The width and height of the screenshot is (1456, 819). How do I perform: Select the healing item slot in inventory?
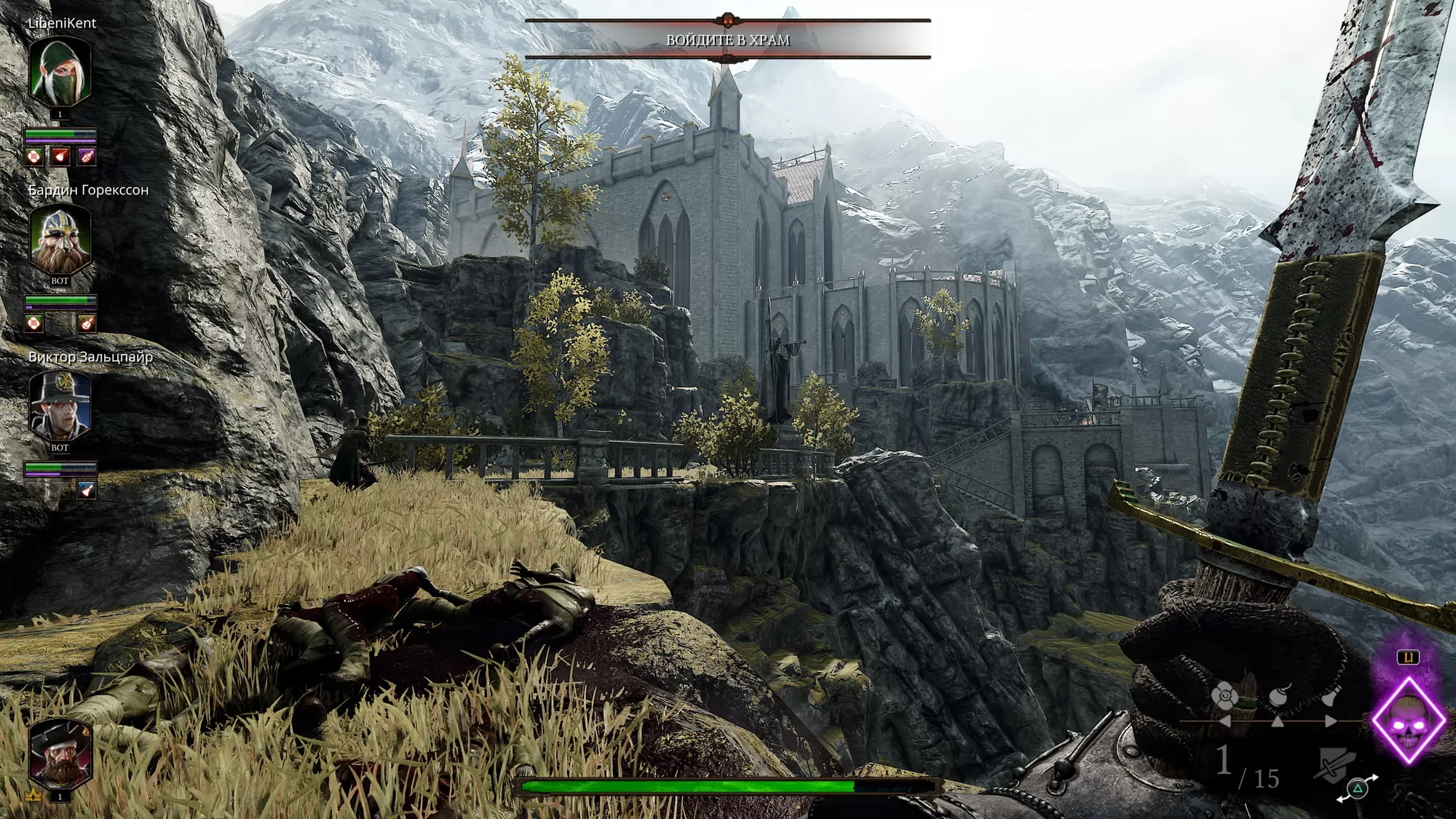[1224, 697]
